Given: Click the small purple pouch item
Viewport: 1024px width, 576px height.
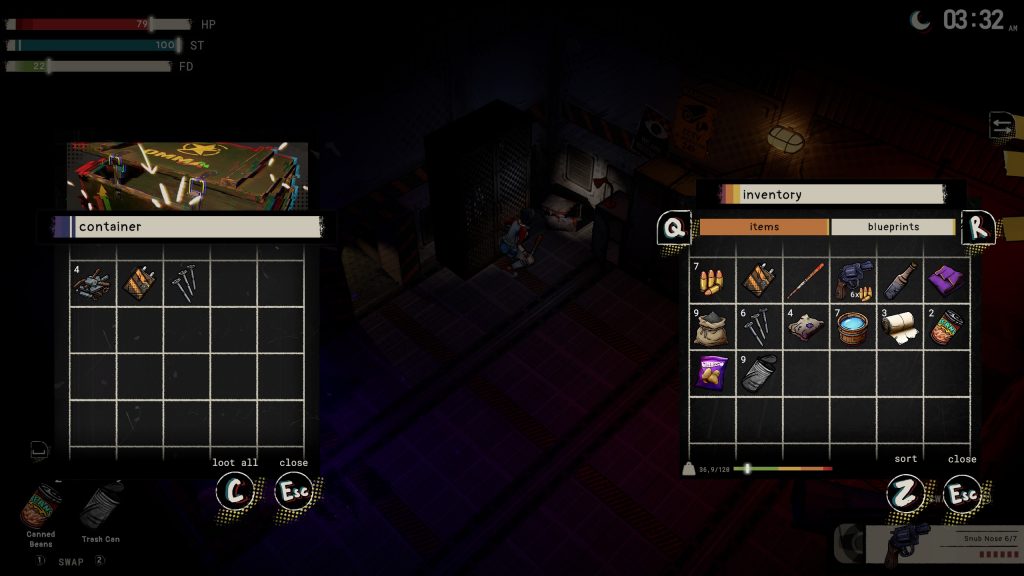Looking at the screenshot, I should coord(806,327).
